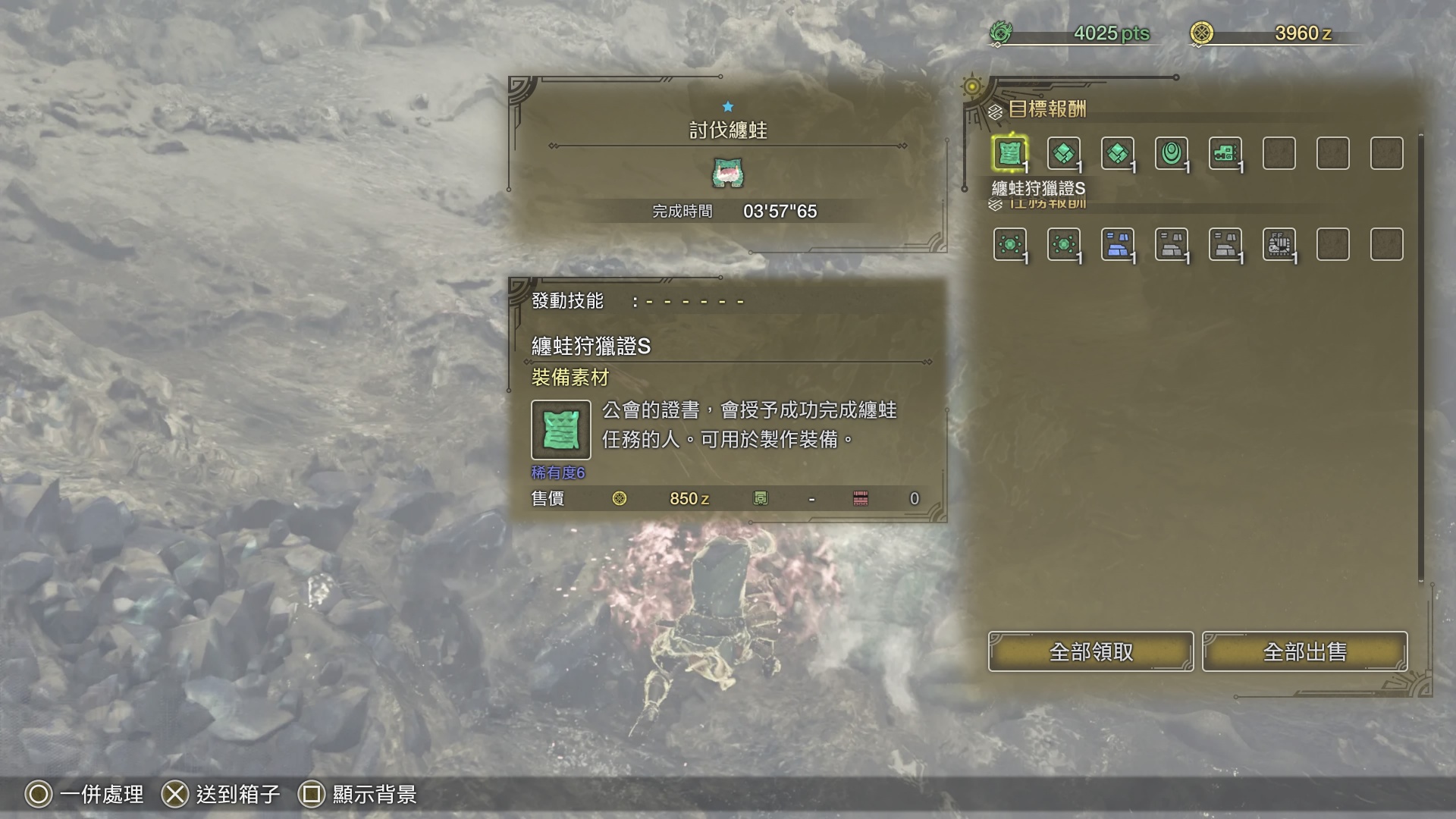Screen dimensions: 1456x819
Task: Choose the green oval egg-shaped reward item
Action: pyautogui.click(x=1171, y=153)
